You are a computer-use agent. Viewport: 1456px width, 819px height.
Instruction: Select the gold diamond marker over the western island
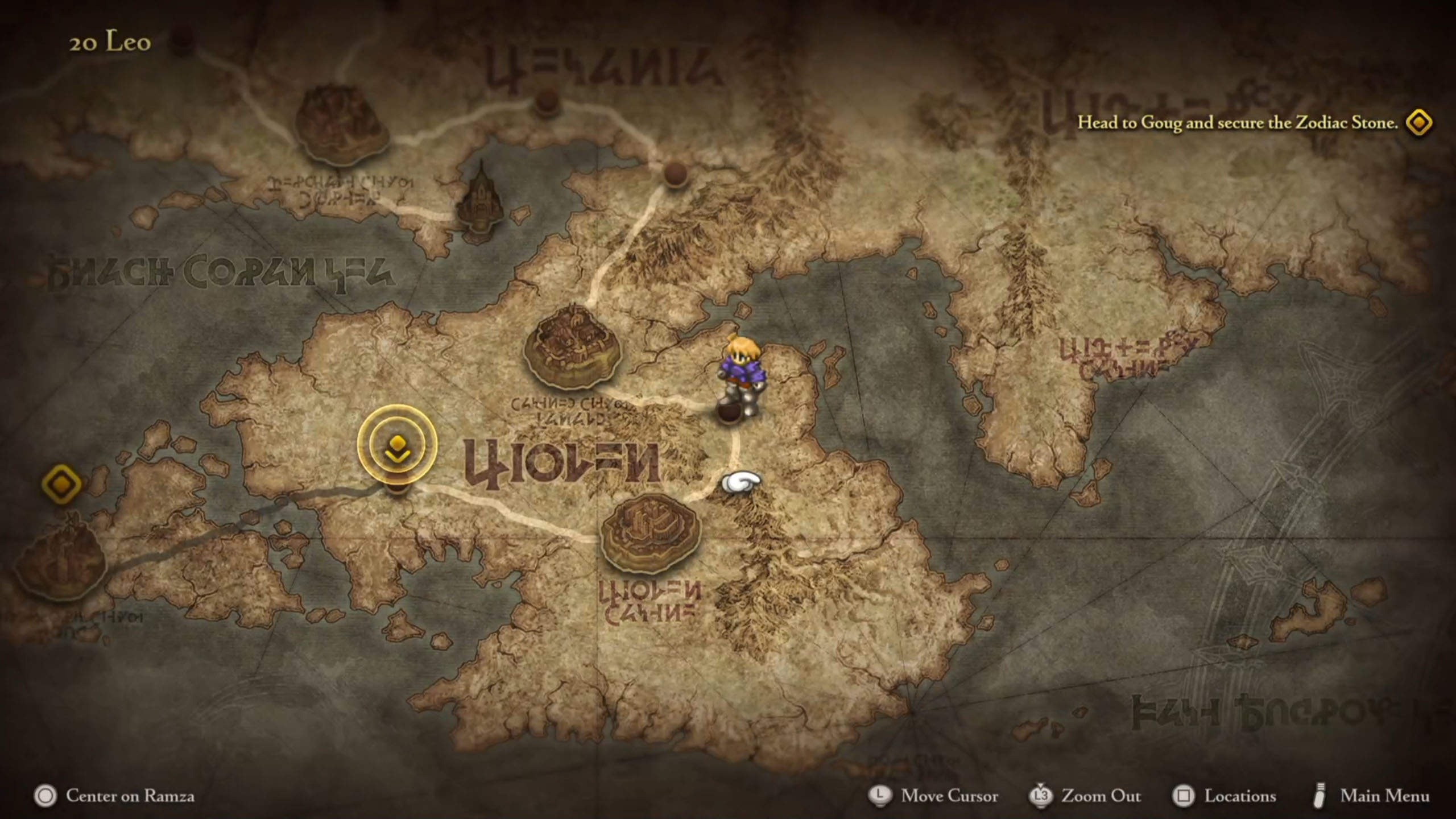pos(61,484)
